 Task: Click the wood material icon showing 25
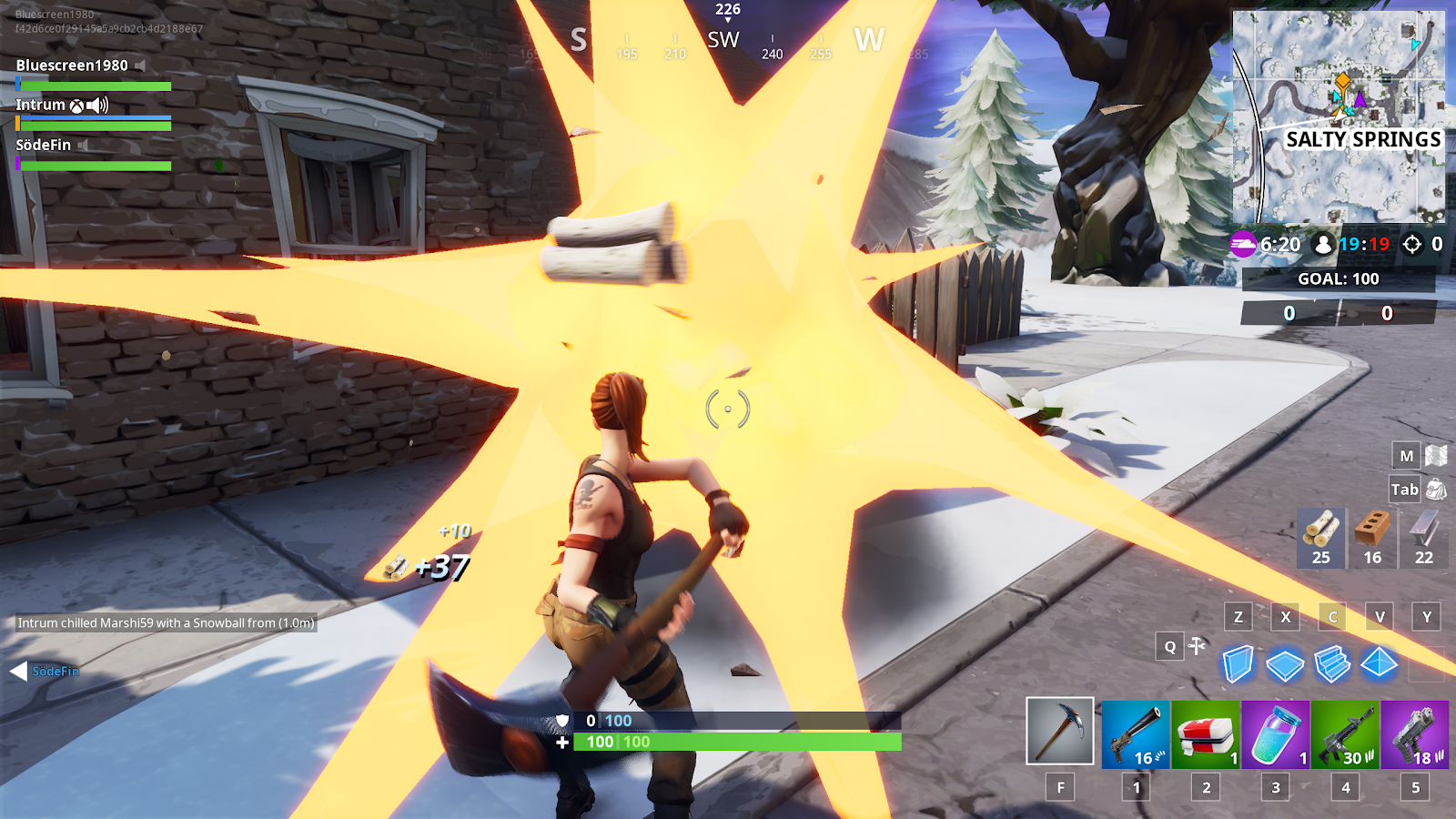pyautogui.click(x=1320, y=537)
